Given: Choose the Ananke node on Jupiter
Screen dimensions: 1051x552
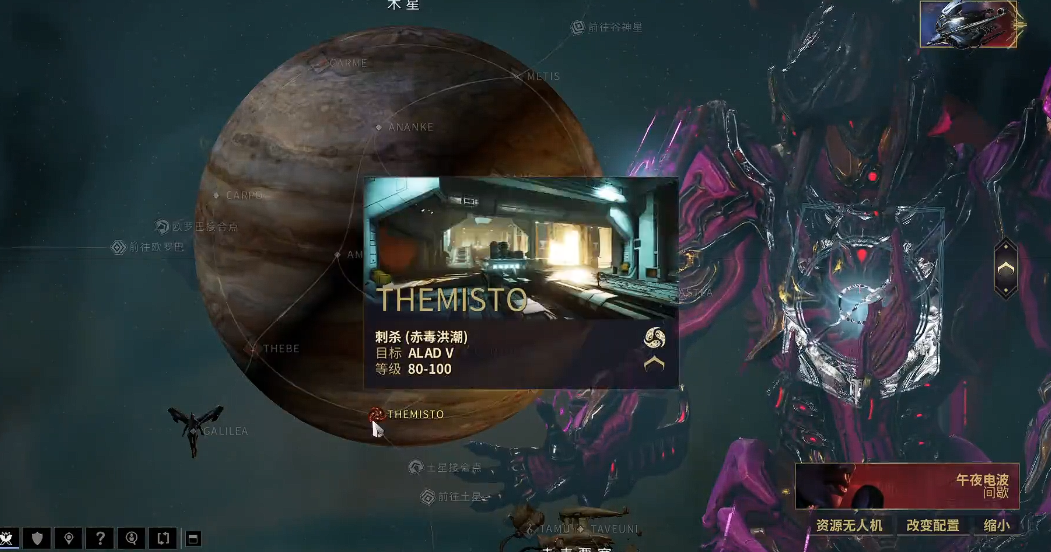Looking at the screenshot, I should (379, 127).
